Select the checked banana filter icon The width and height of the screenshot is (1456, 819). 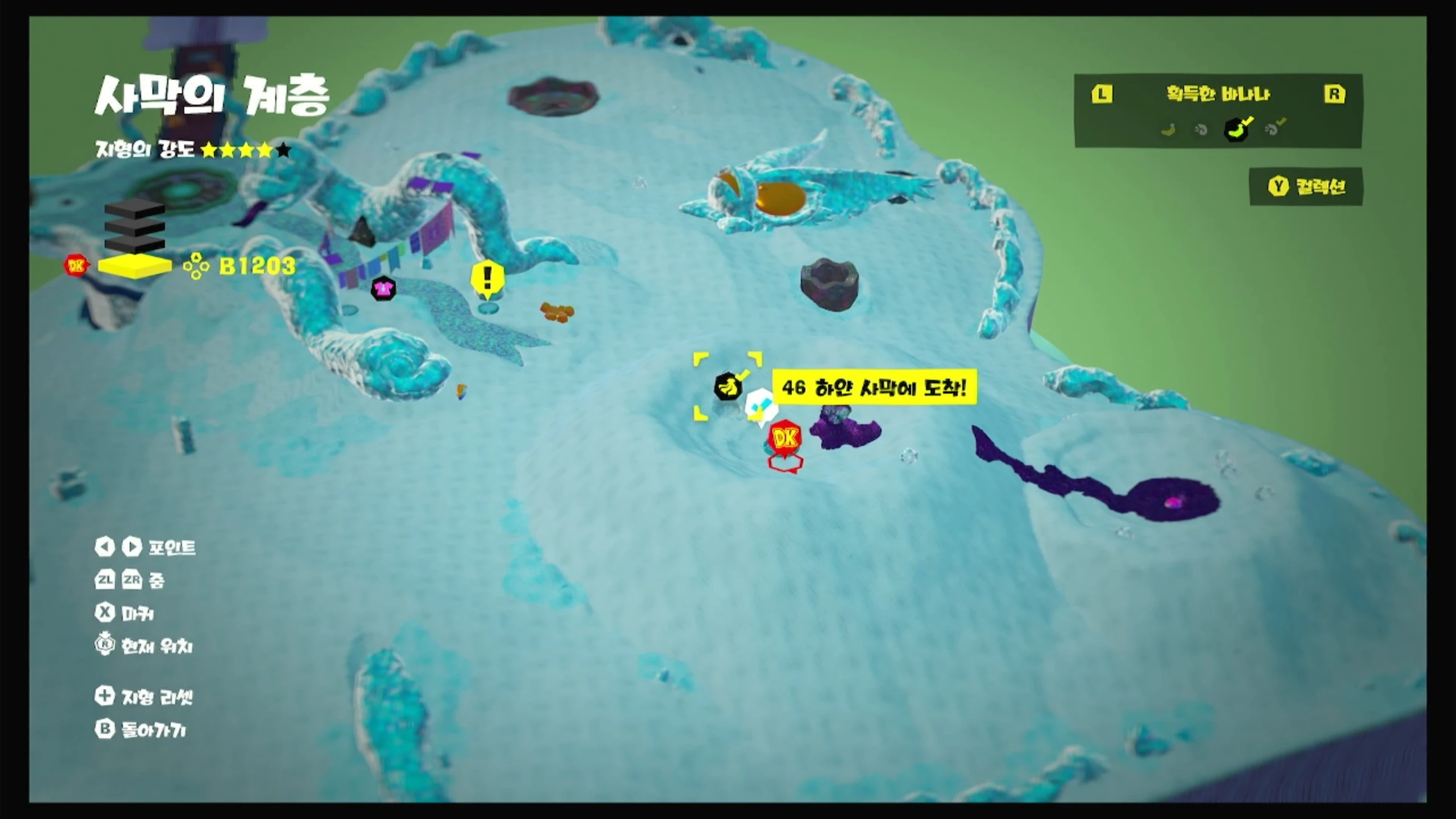click(1237, 129)
